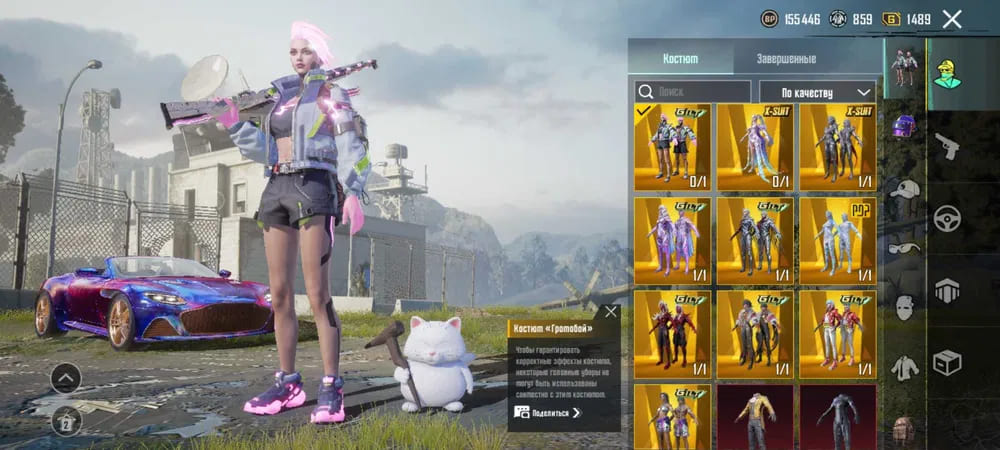
Task: Close the Костюм «Громовой» tooltip
Action: [x=611, y=312]
